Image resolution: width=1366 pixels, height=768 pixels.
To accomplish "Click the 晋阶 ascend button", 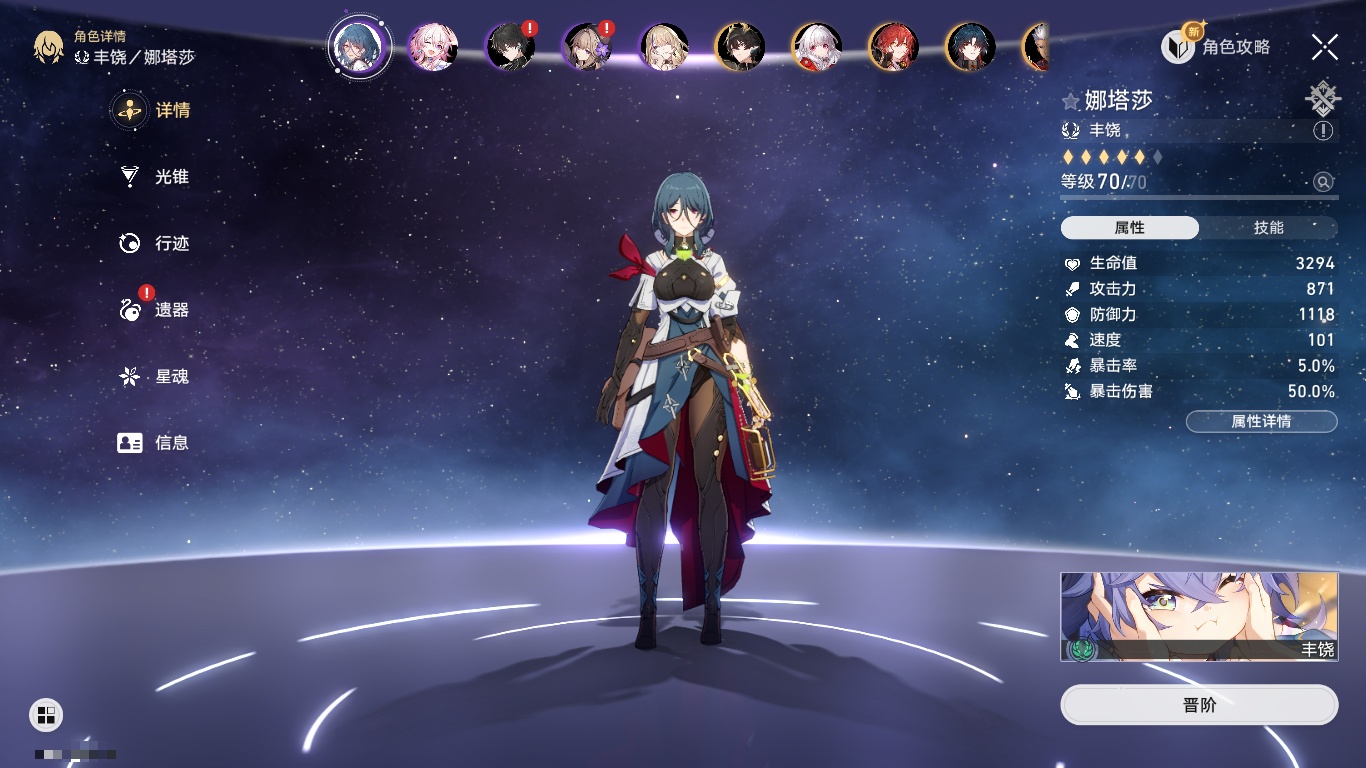I will pyautogui.click(x=1199, y=705).
